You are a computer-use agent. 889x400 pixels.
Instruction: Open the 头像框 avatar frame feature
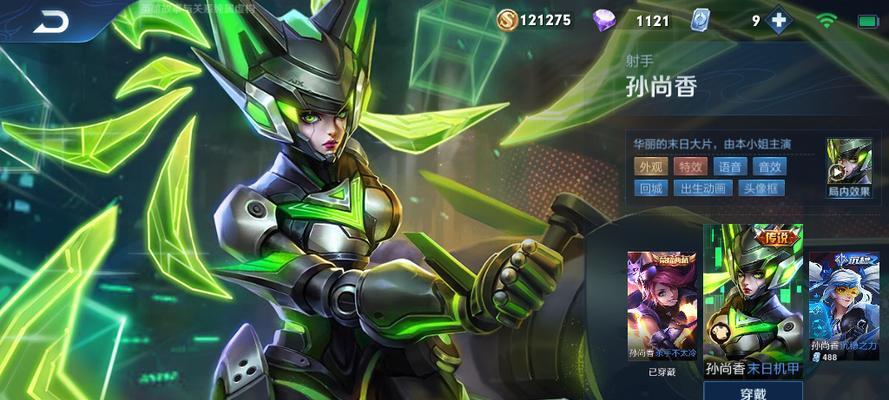762,188
